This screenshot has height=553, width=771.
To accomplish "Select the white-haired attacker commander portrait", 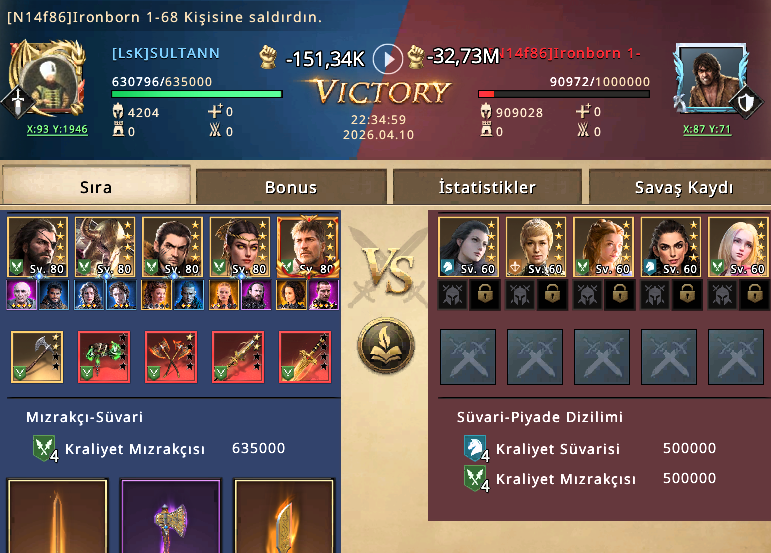I will (x=105, y=246).
